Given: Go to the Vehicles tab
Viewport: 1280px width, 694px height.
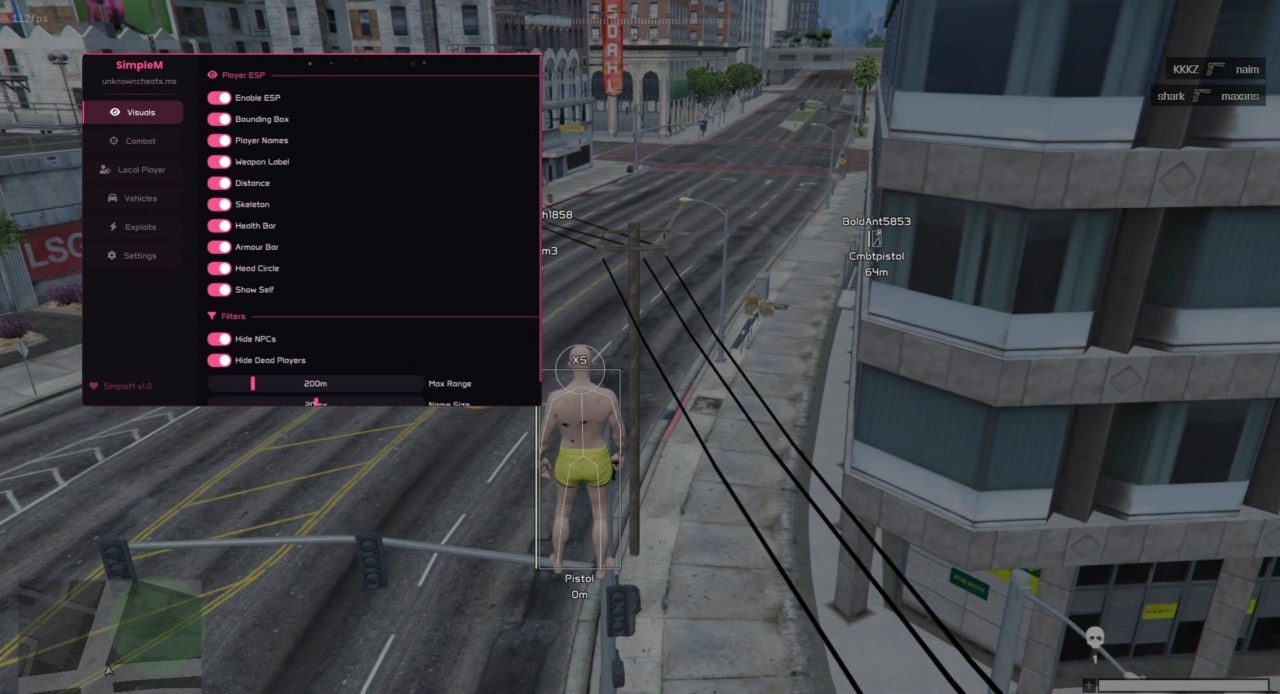Looking at the screenshot, I should [133, 198].
